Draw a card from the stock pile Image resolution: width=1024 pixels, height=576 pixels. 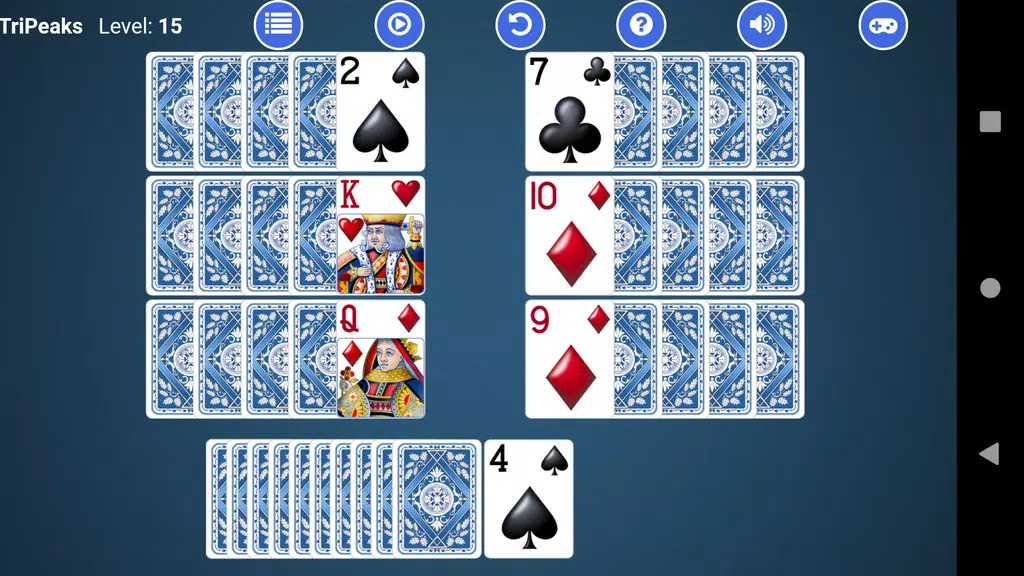[436, 498]
